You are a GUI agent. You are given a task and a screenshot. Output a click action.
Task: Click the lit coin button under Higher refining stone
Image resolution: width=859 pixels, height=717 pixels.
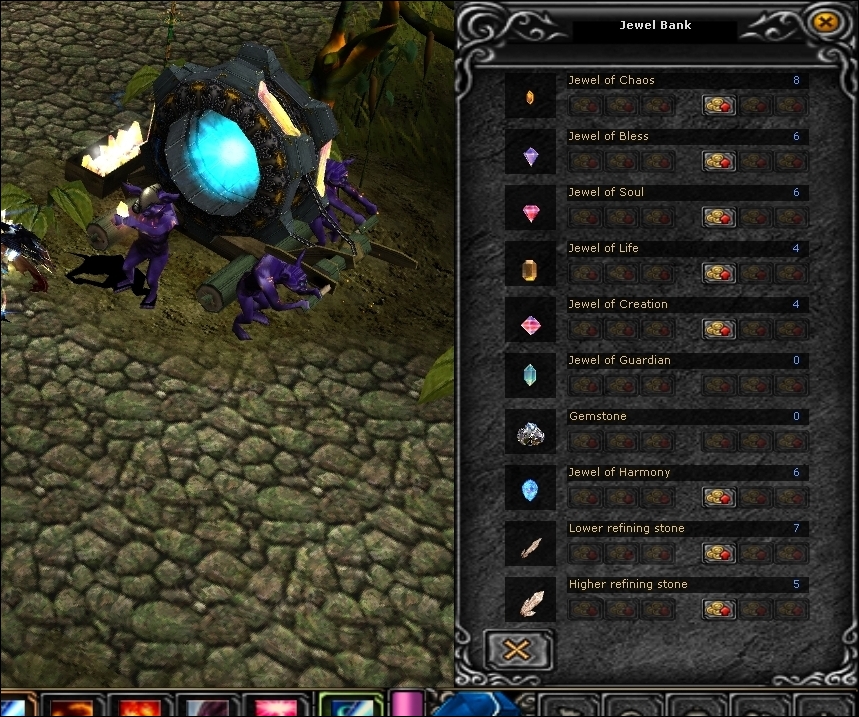[x=719, y=609]
